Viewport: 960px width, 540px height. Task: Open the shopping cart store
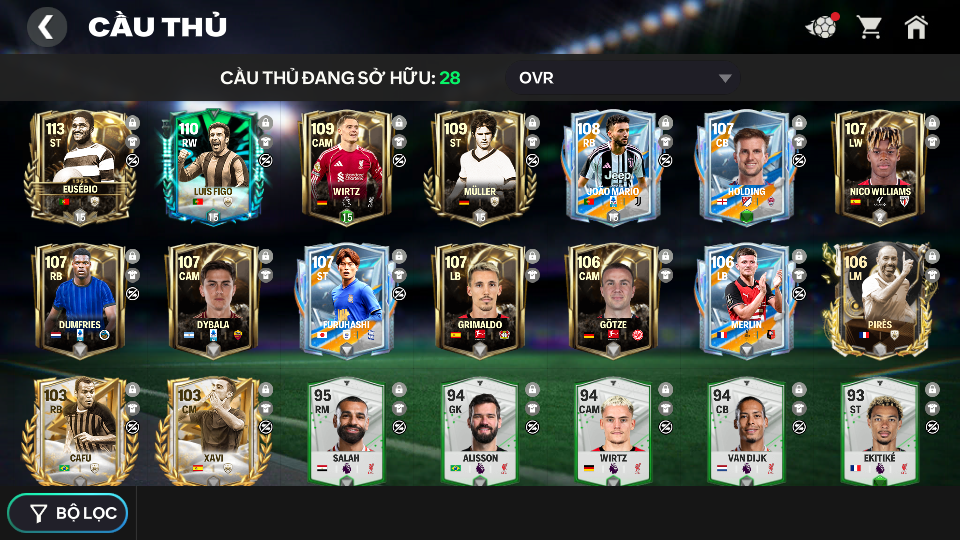(869, 27)
